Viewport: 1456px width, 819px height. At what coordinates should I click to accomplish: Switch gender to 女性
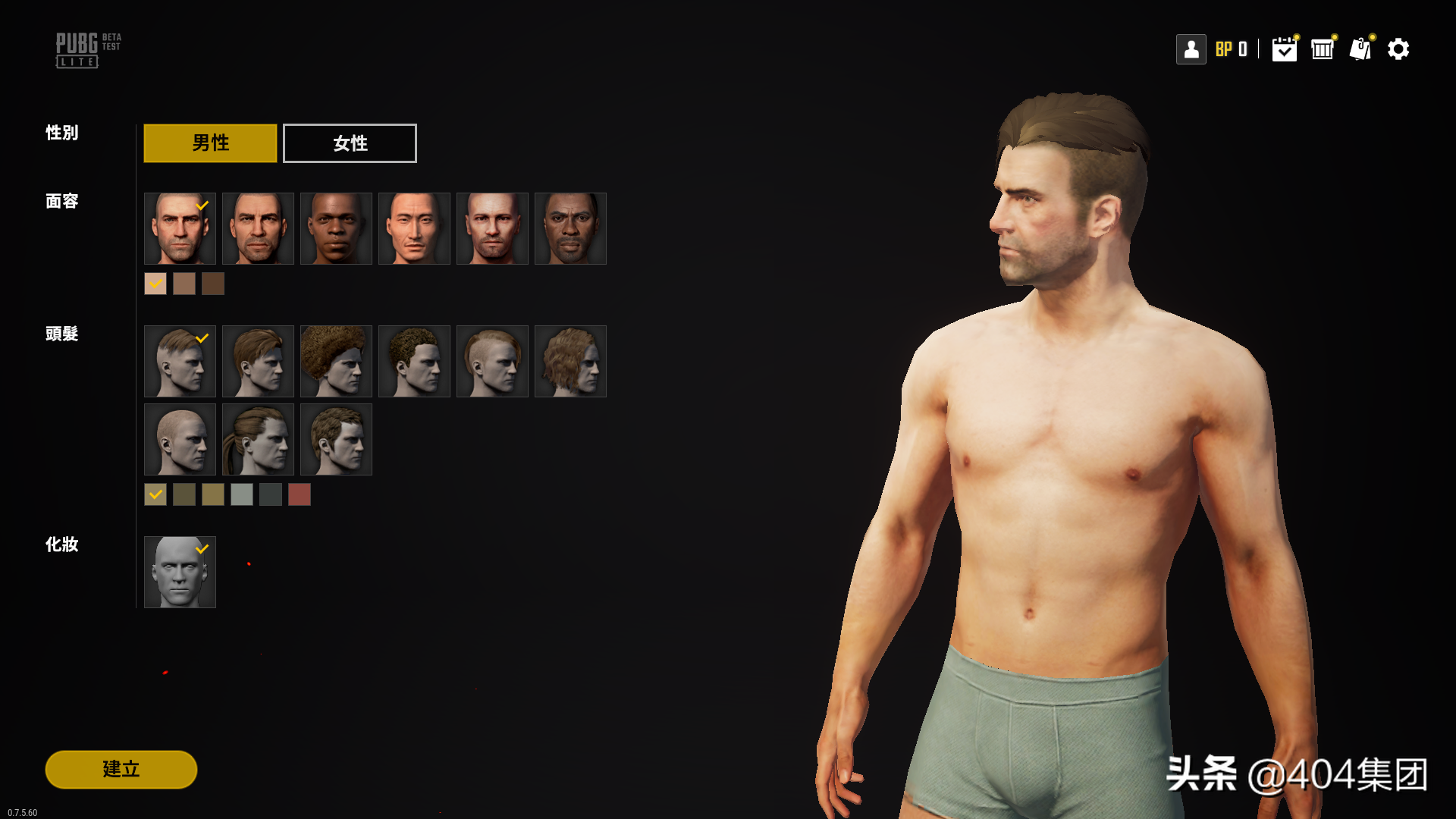pyautogui.click(x=350, y=143)
